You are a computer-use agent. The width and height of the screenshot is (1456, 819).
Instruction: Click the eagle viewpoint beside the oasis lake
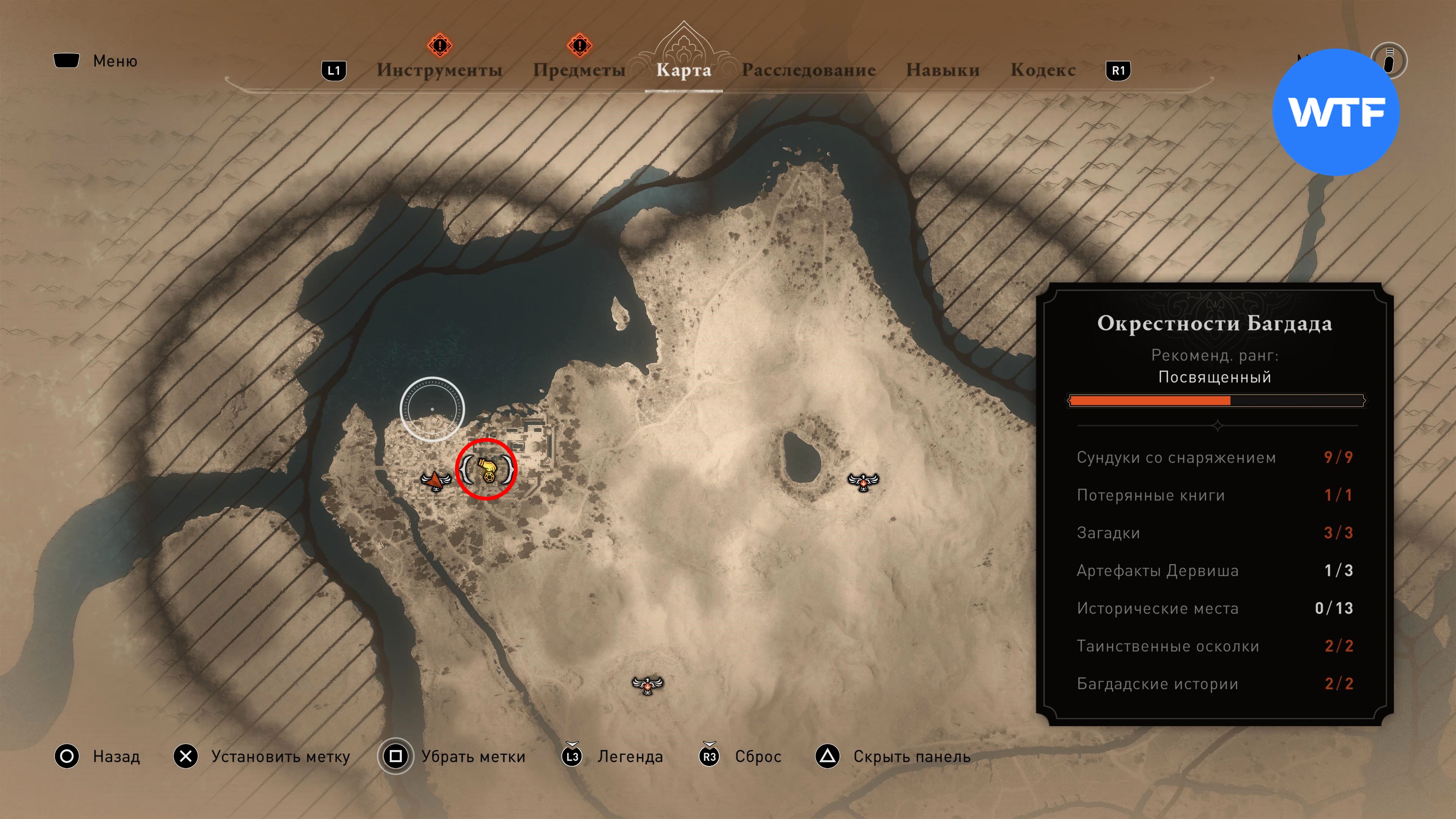click(x=863, y=482)
